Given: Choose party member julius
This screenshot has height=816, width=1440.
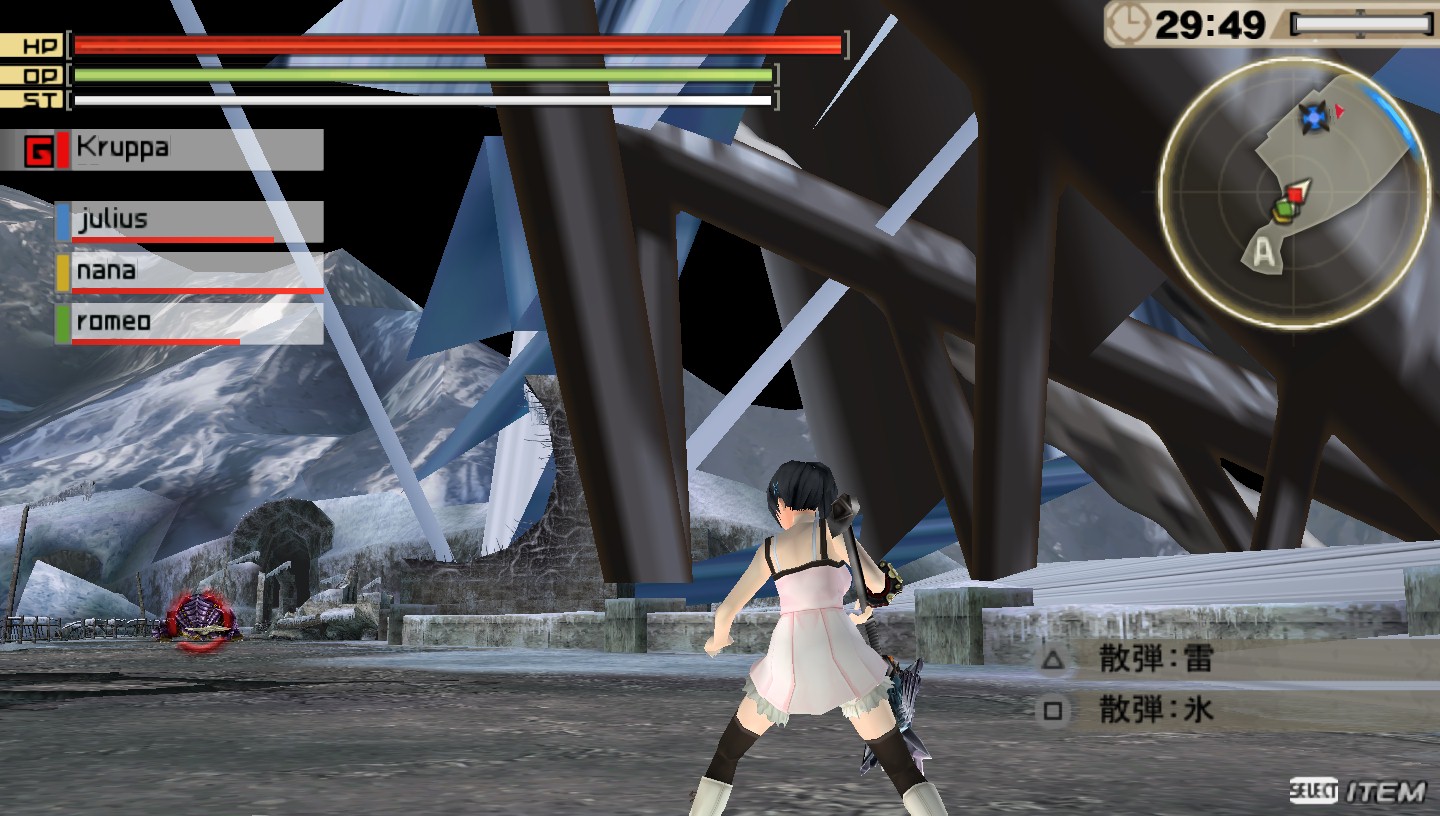Looking at the screenshot, I should (x=190, y=221).
